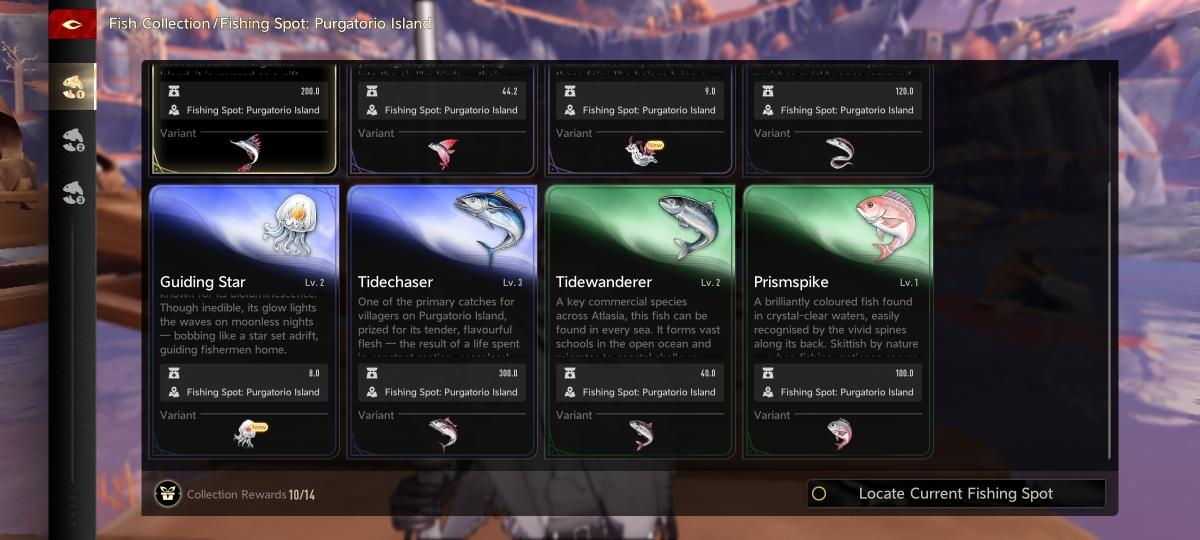The image size is (1200, 540).
Task: Select the eel variant icon in top row
Action: click(x=839, y=153)
